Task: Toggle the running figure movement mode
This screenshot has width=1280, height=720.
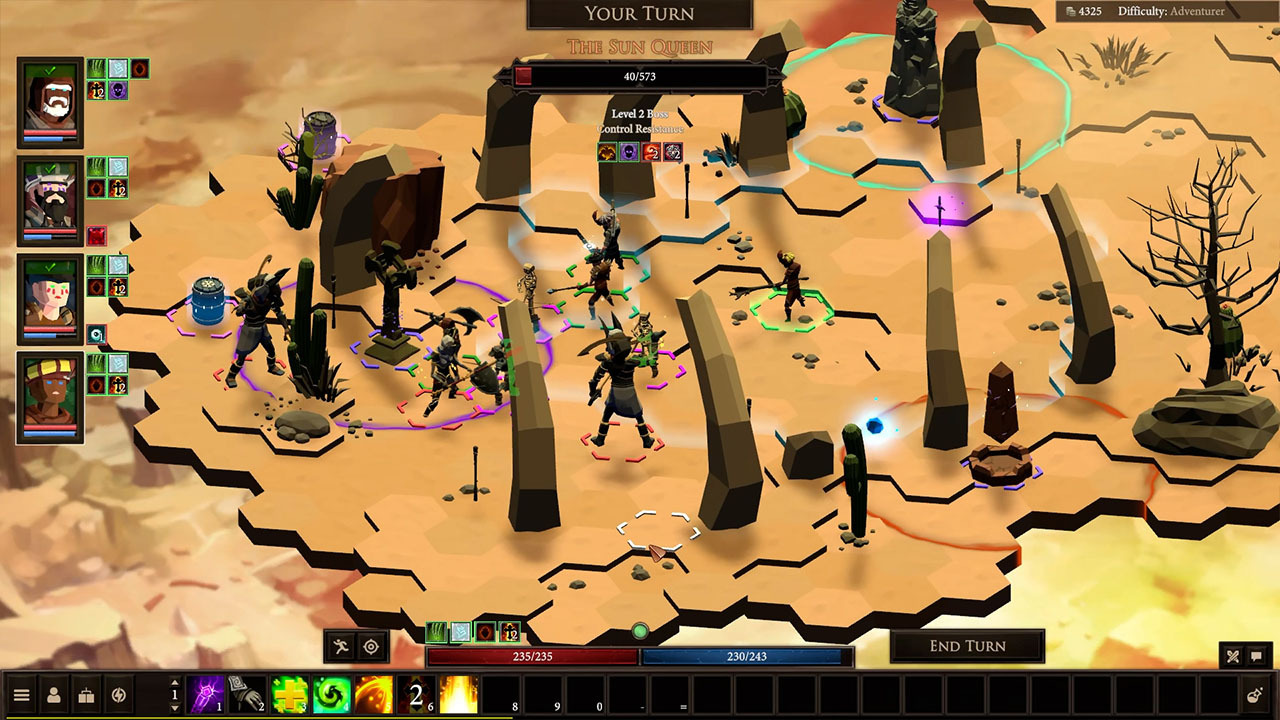Action: 341,646
